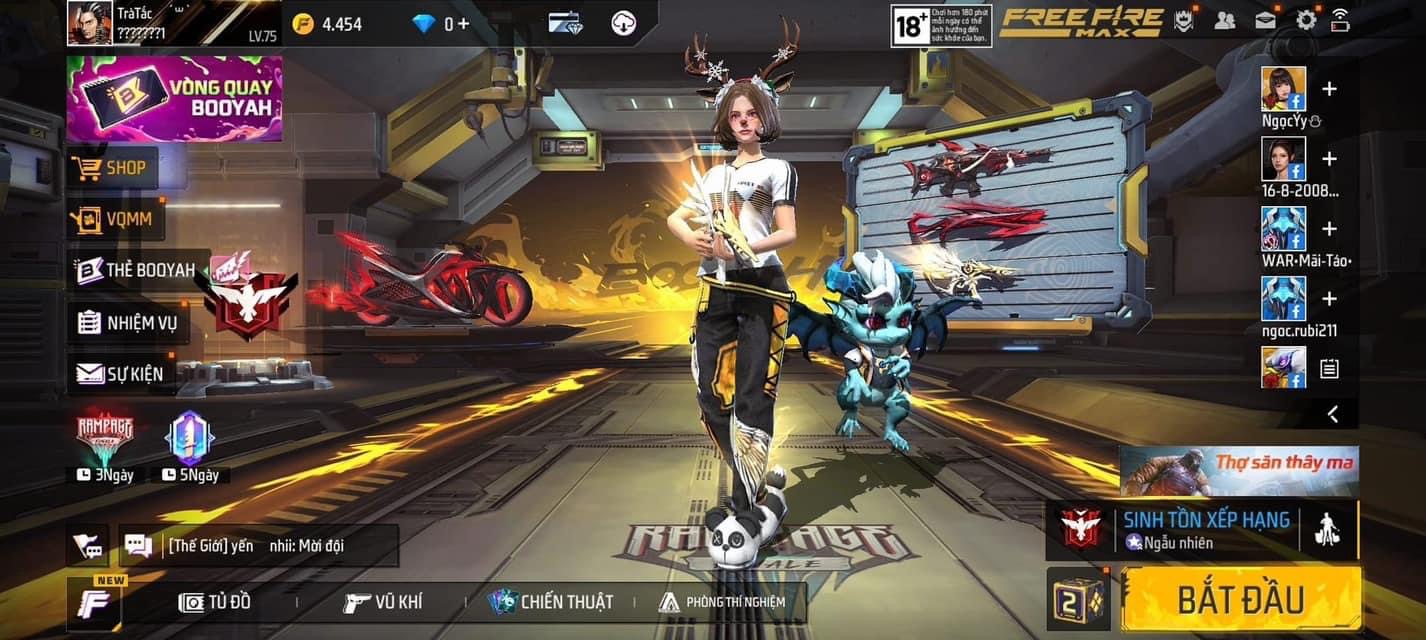
Task: Open the mail envelope icon
Action: [1265, 20]
